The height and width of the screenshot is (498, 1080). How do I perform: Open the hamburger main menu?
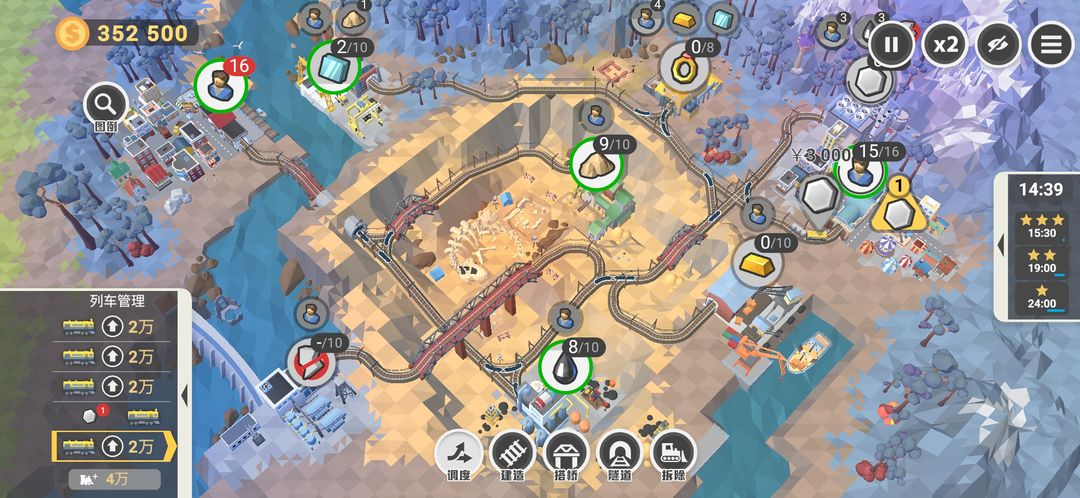(1051, 44)
